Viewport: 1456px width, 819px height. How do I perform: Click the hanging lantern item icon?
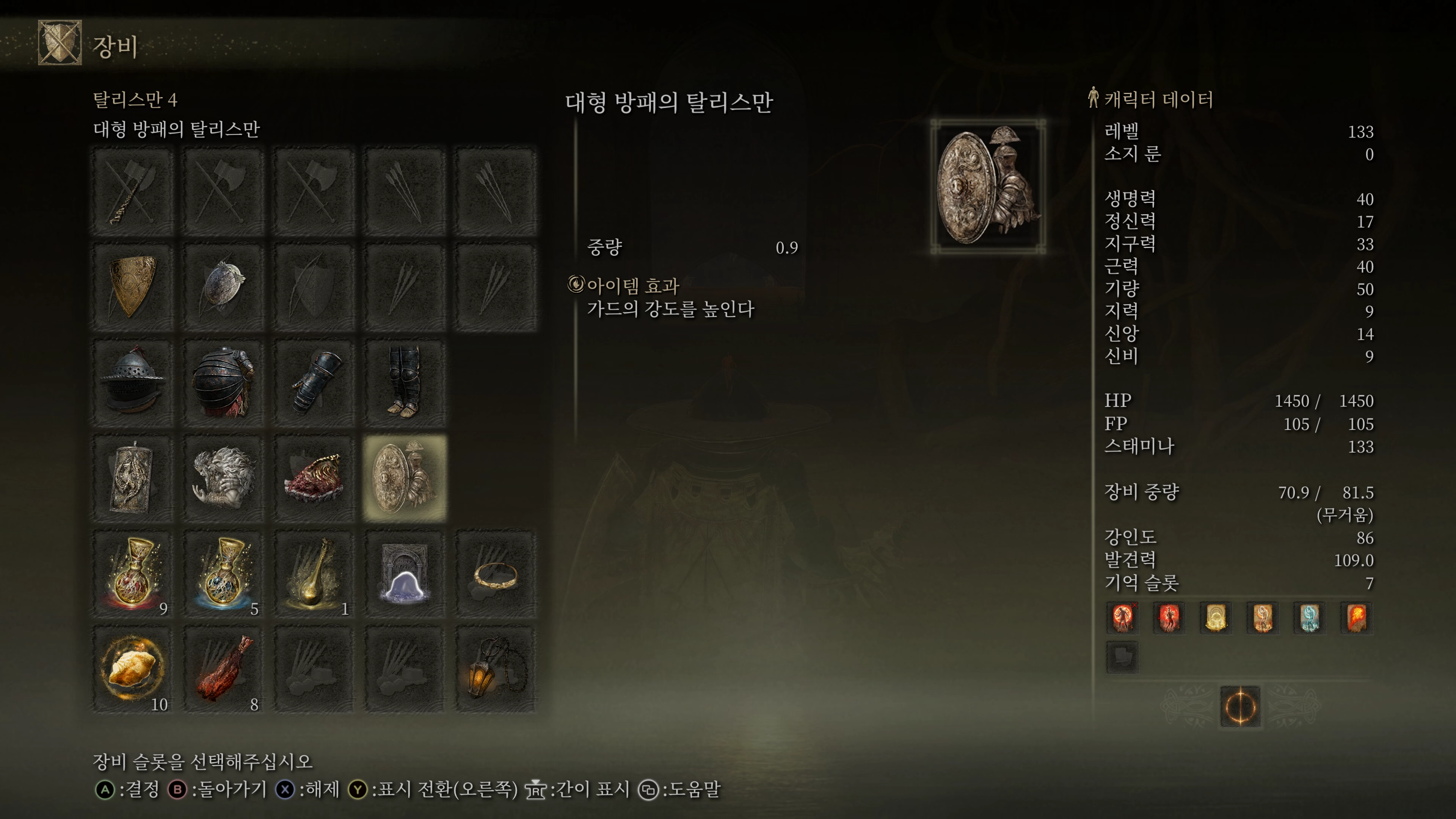(497, 667)
